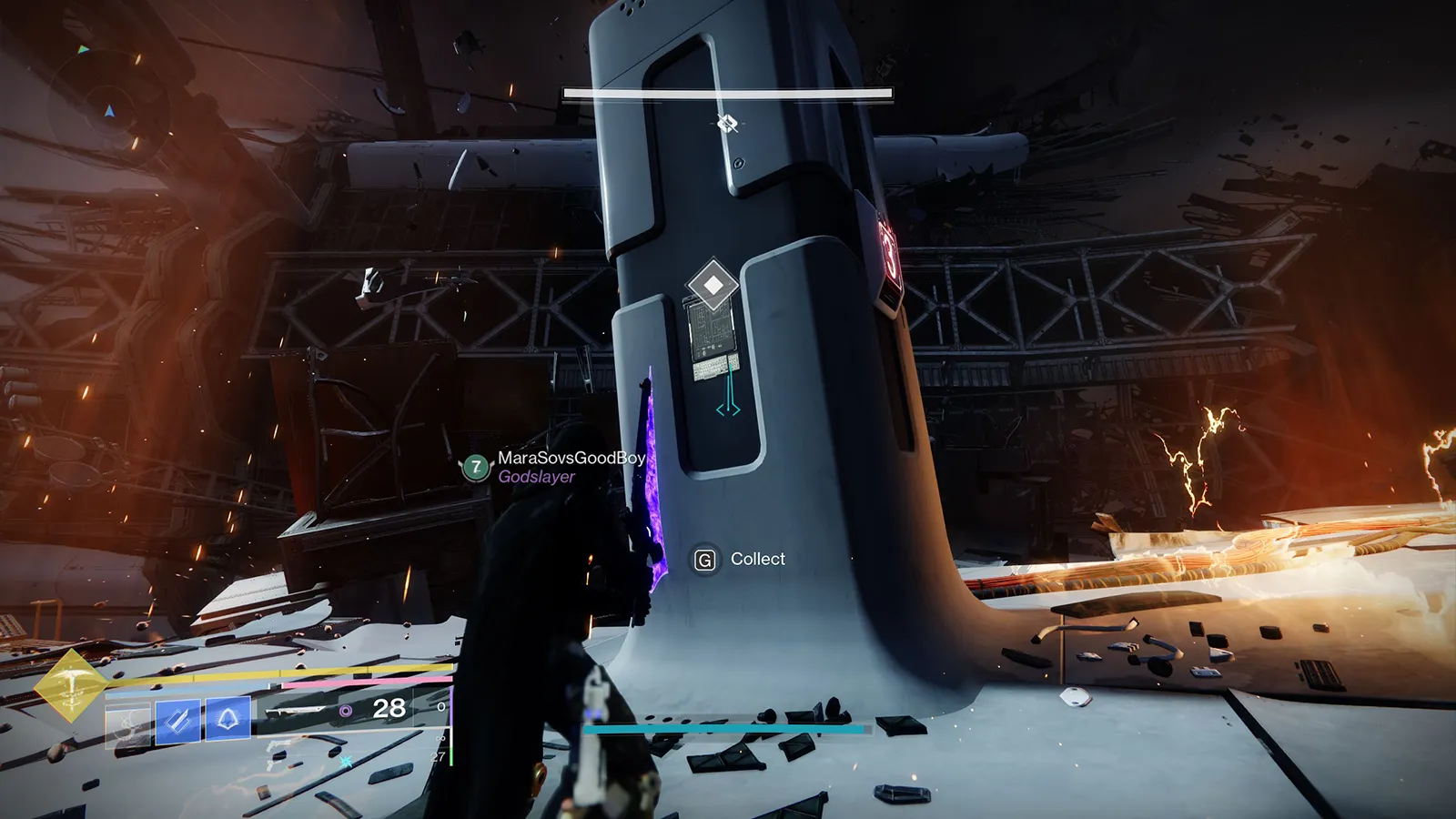This screenshot has height=819, width=1456.
Task: Use the blue blade melee ability icon
Action: [178, 721]
